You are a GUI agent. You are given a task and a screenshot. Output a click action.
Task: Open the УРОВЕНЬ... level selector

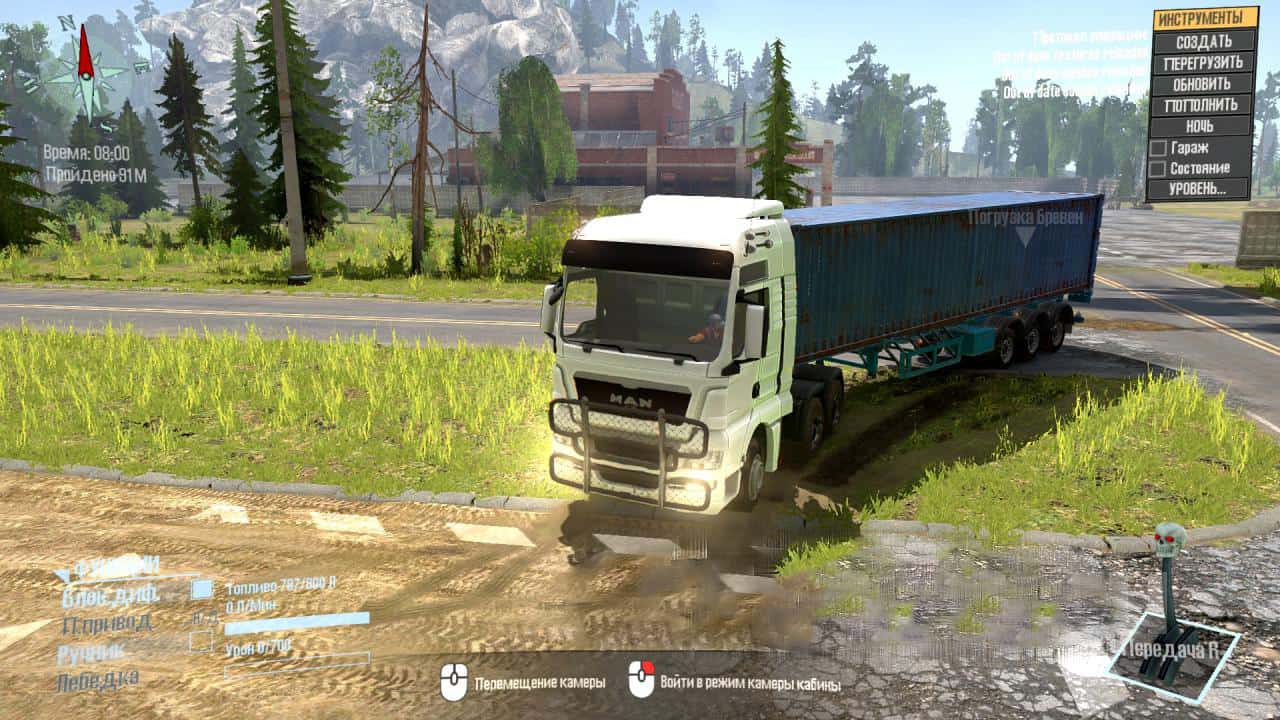point(1200,189)
